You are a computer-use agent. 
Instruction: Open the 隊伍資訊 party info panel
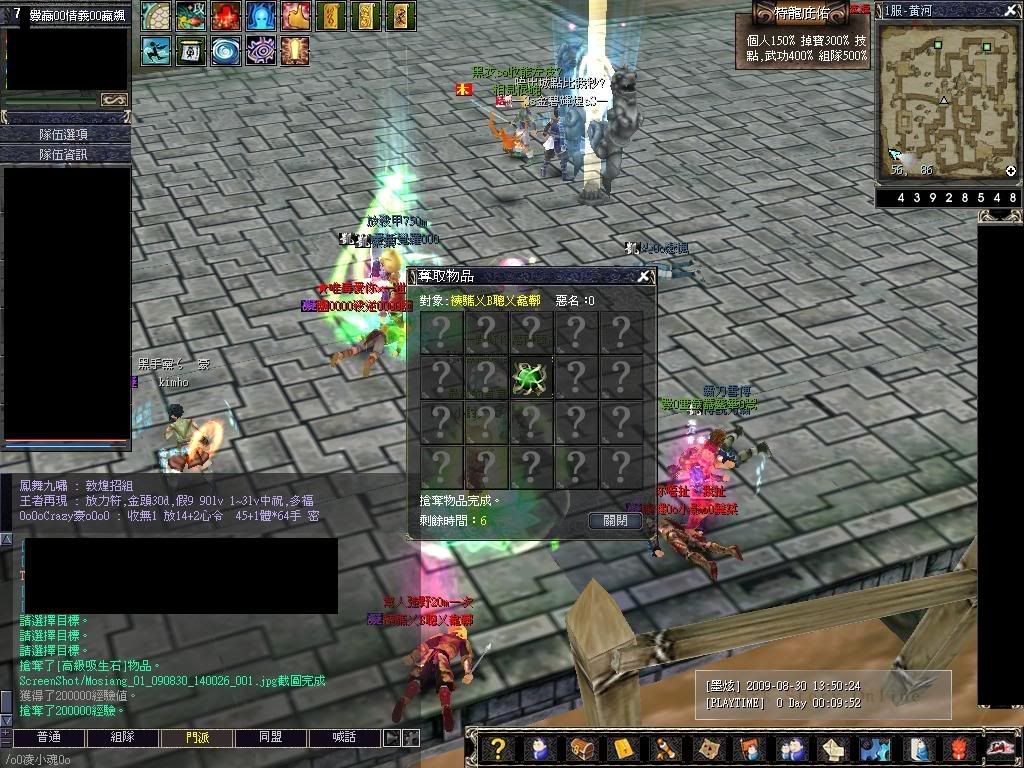tap(65, 154)
